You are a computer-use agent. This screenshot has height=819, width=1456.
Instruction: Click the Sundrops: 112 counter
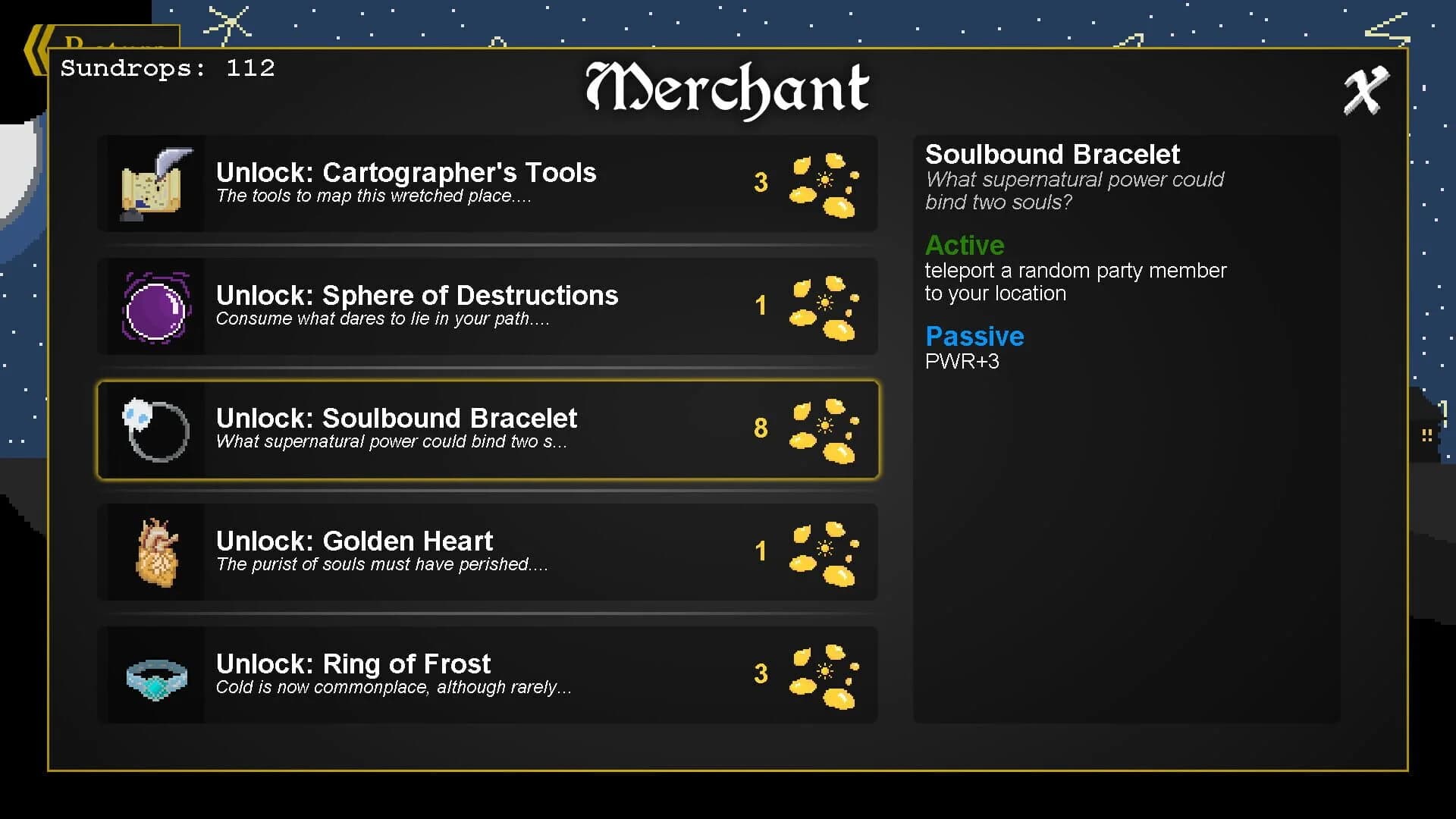coord(167,68)
